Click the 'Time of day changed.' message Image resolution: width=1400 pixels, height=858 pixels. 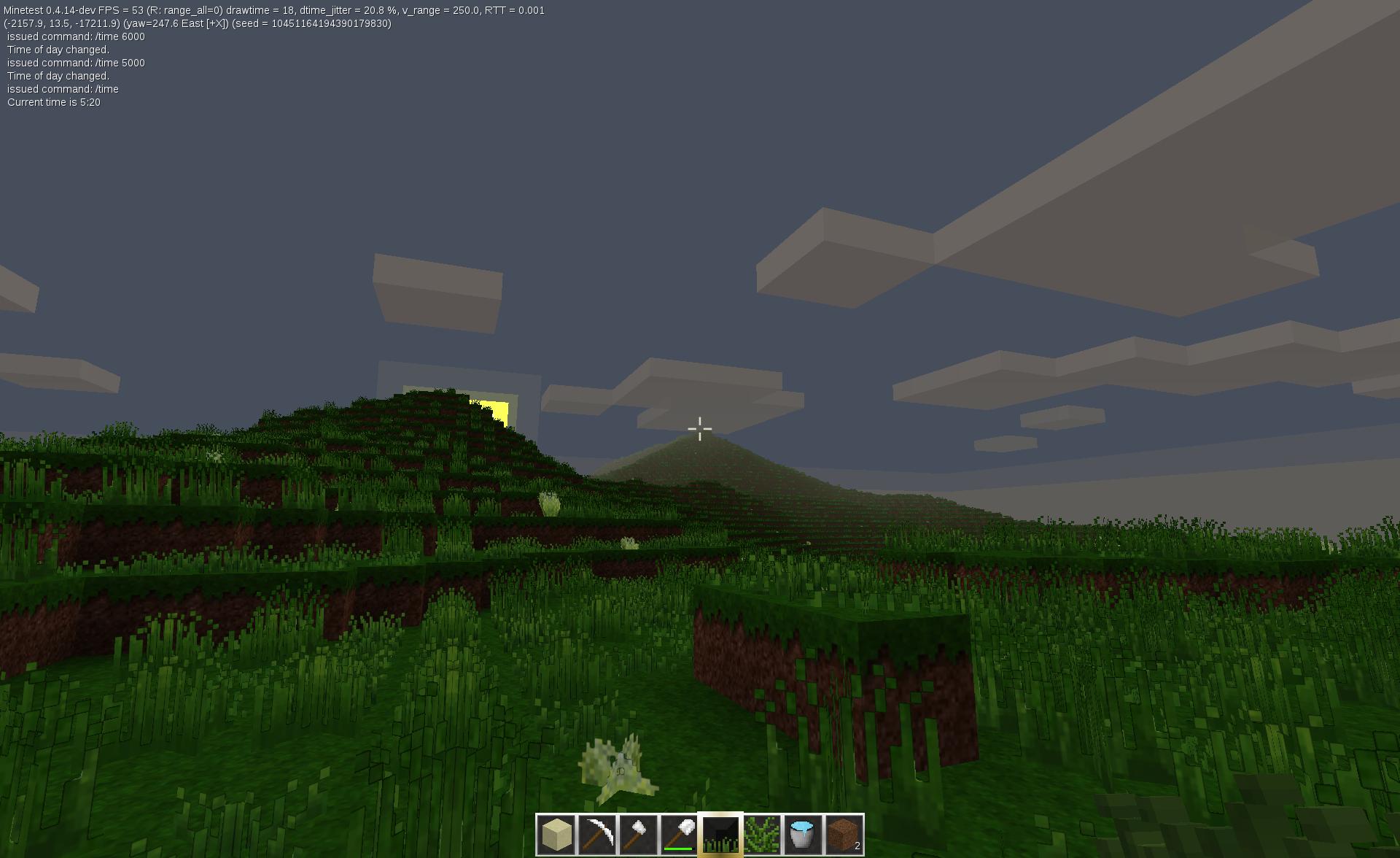(57, 49)
